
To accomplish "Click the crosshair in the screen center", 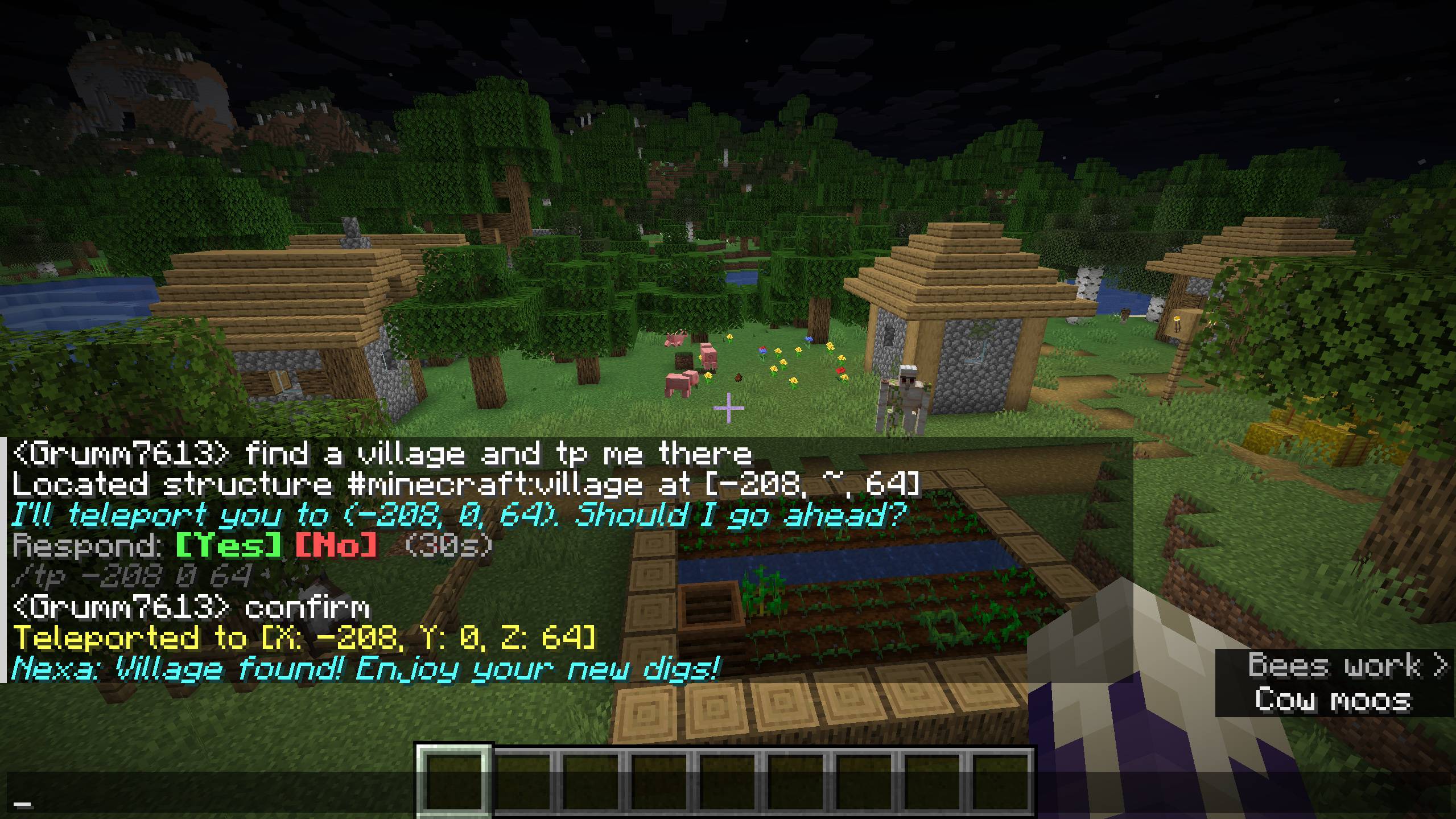I will pyautogui.click(x=728, y=409).
